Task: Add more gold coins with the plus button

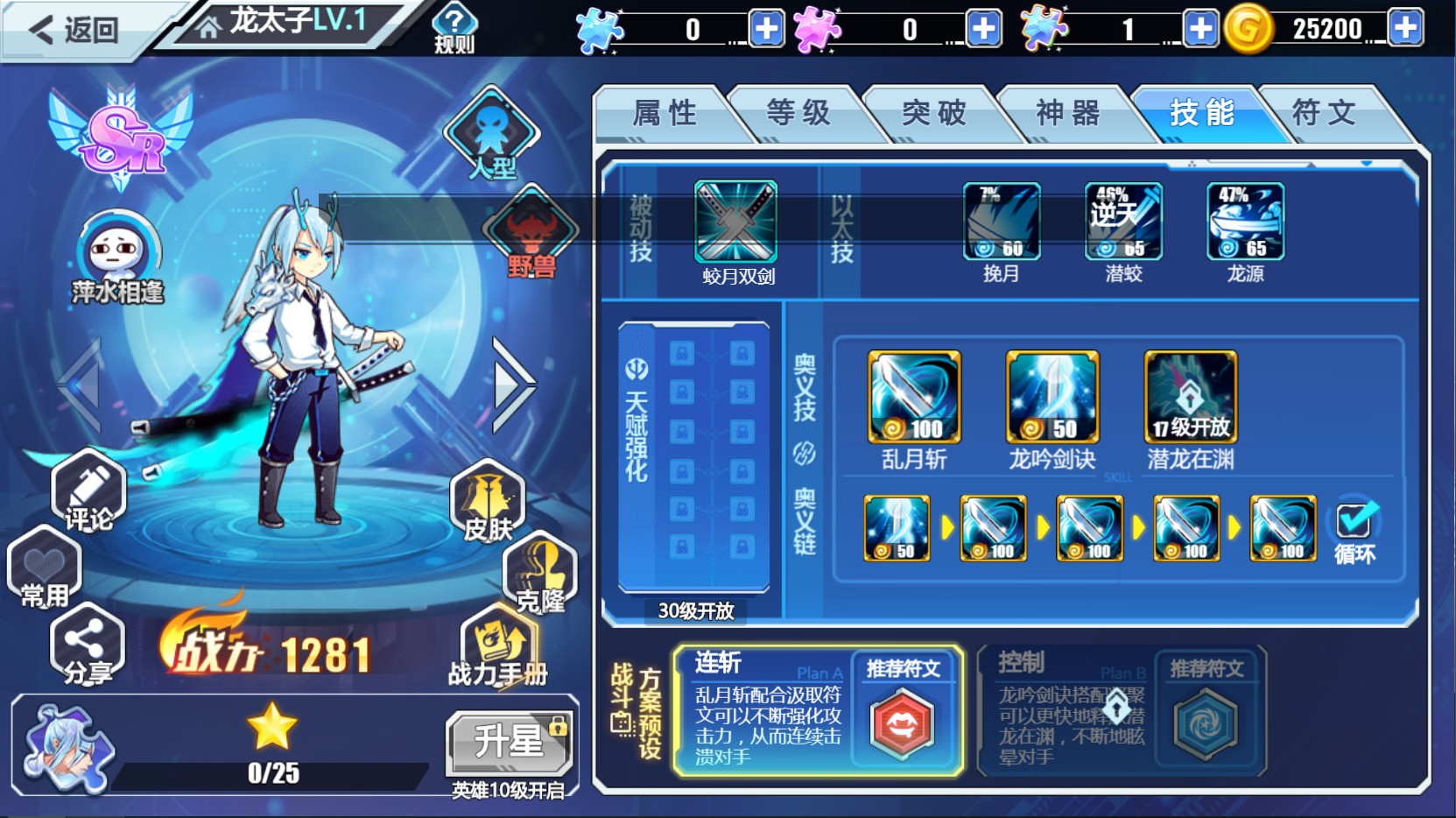Action: (x=1405, y=28)
